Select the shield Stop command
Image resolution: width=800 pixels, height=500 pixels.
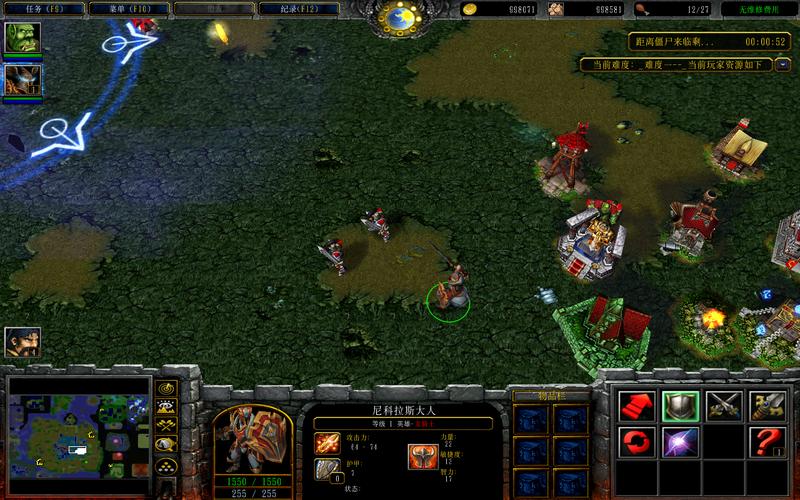click(x=678, y=404)
